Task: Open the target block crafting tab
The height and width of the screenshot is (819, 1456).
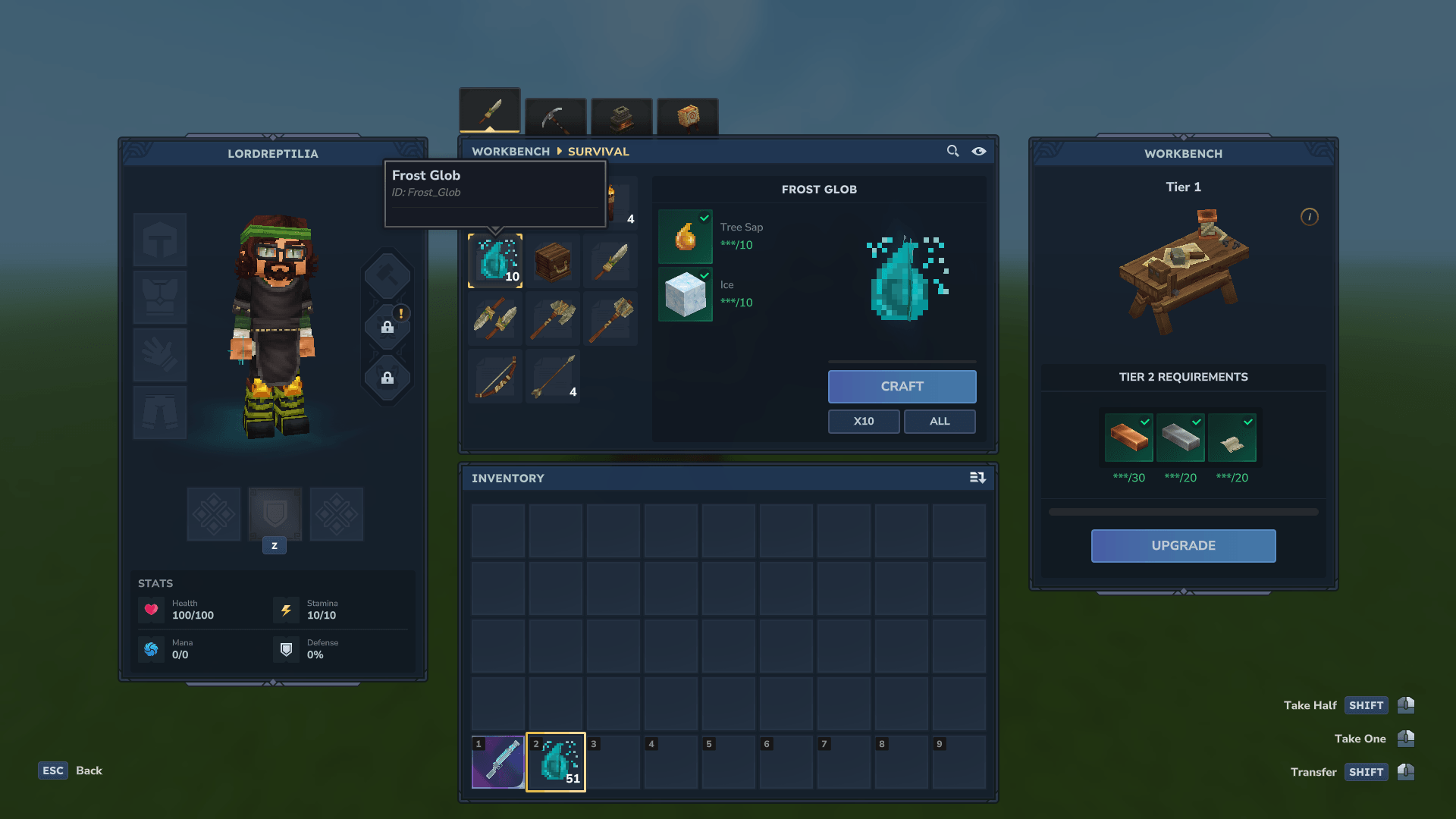Action: pyautogui.click(x=687, y=118)
